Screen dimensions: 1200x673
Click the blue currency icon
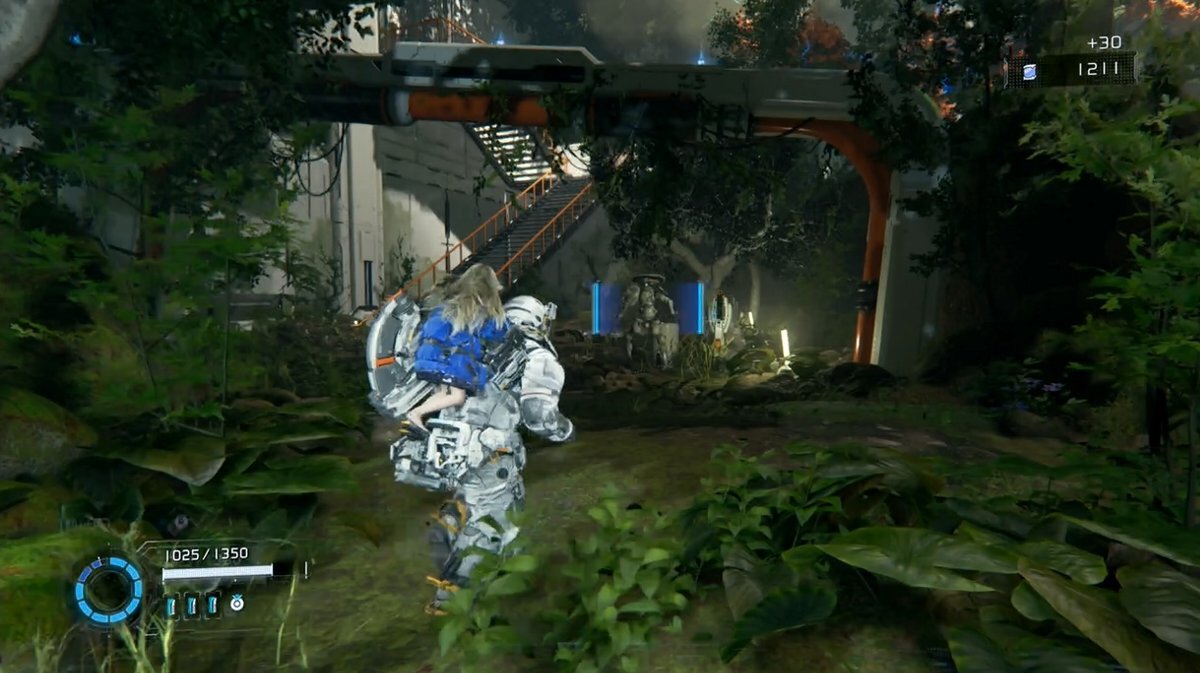pos(1029,70)
